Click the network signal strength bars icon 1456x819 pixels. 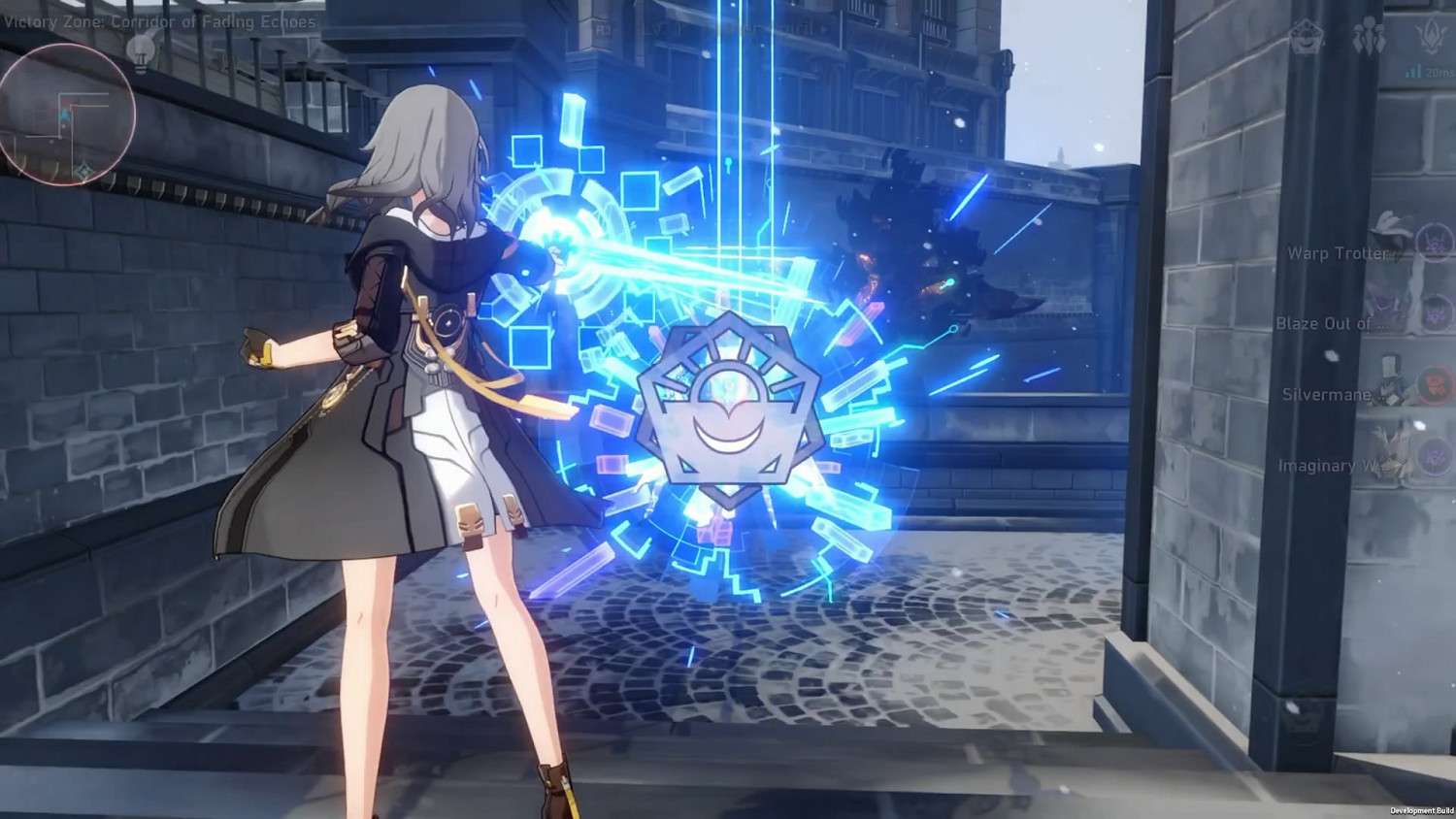click(x=1413, y=70)
